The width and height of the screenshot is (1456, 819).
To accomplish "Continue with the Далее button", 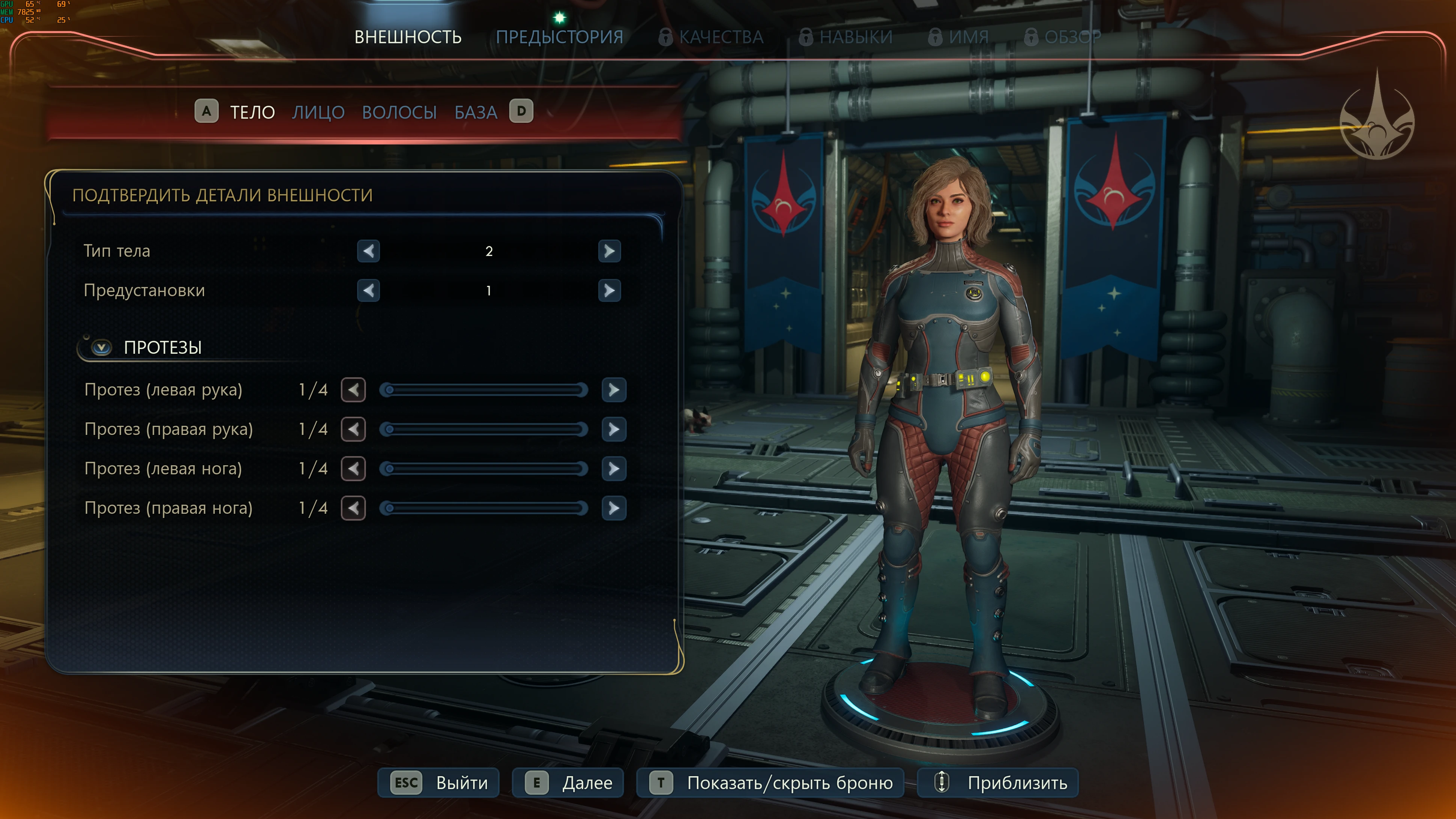I will [567, 783].
